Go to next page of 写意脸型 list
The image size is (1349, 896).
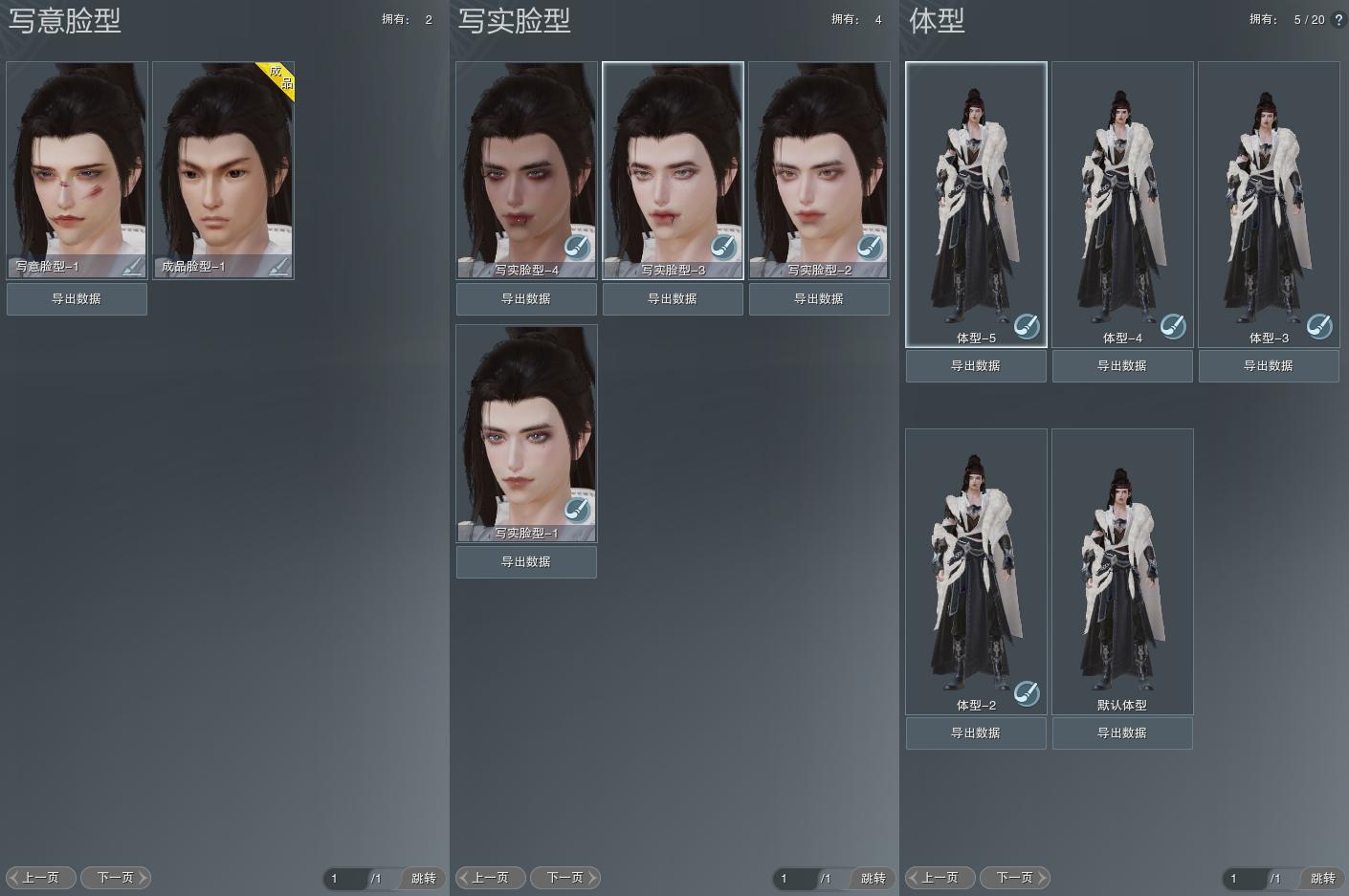(116, 877)
